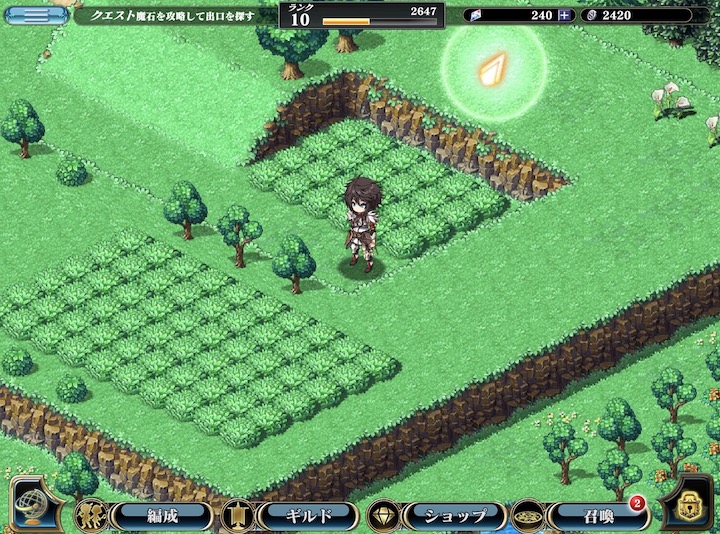Open the 編成 formation menu
The width and height of the screenshot is (720, 534).
tap(160, 516)
